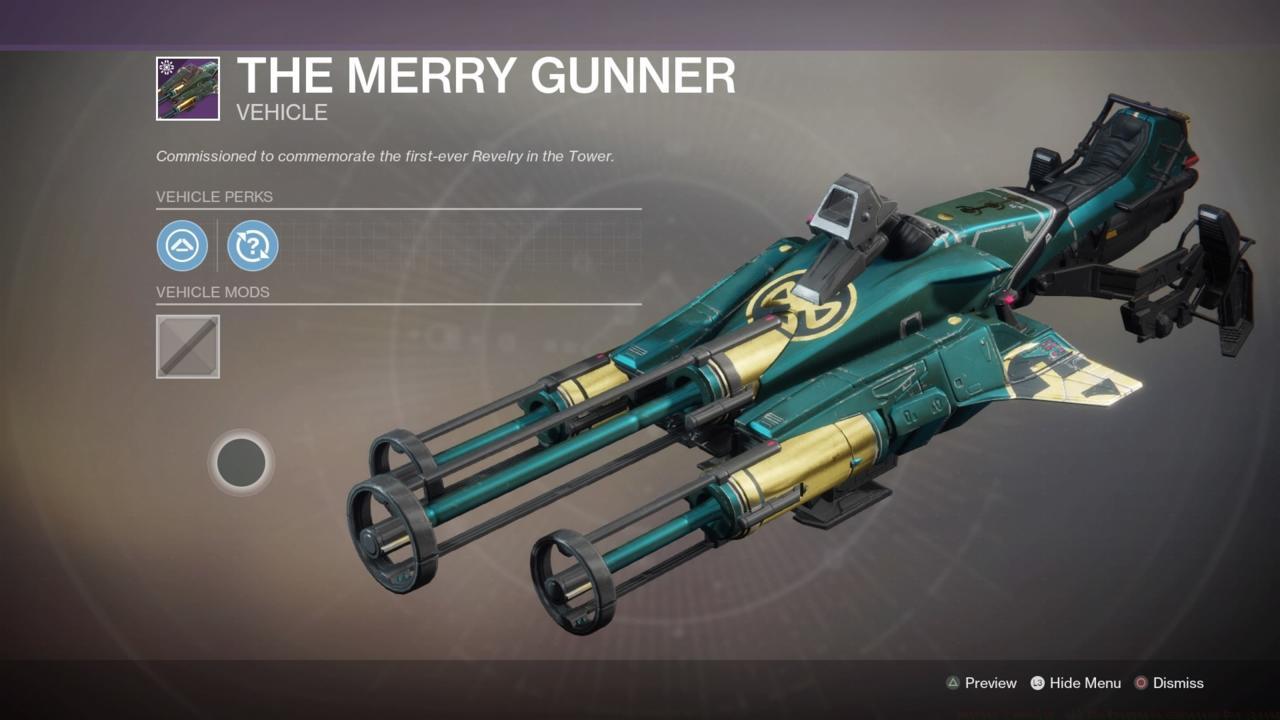
Task: Click The Merry Gunner item thumbnail
Action: pyautogui.click(x=187, y=87)
